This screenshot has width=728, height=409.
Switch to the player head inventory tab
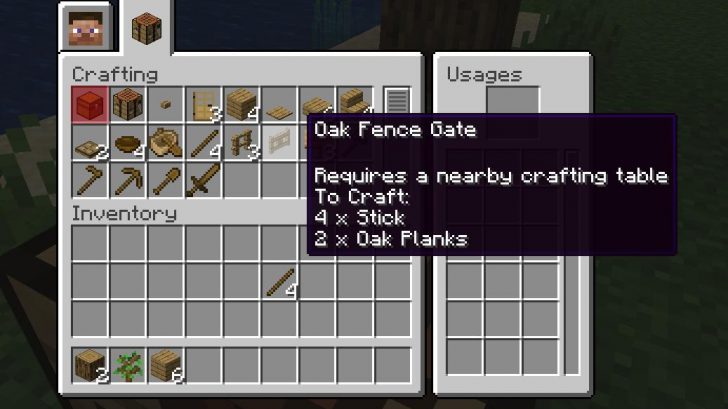(x=84, y=28)
